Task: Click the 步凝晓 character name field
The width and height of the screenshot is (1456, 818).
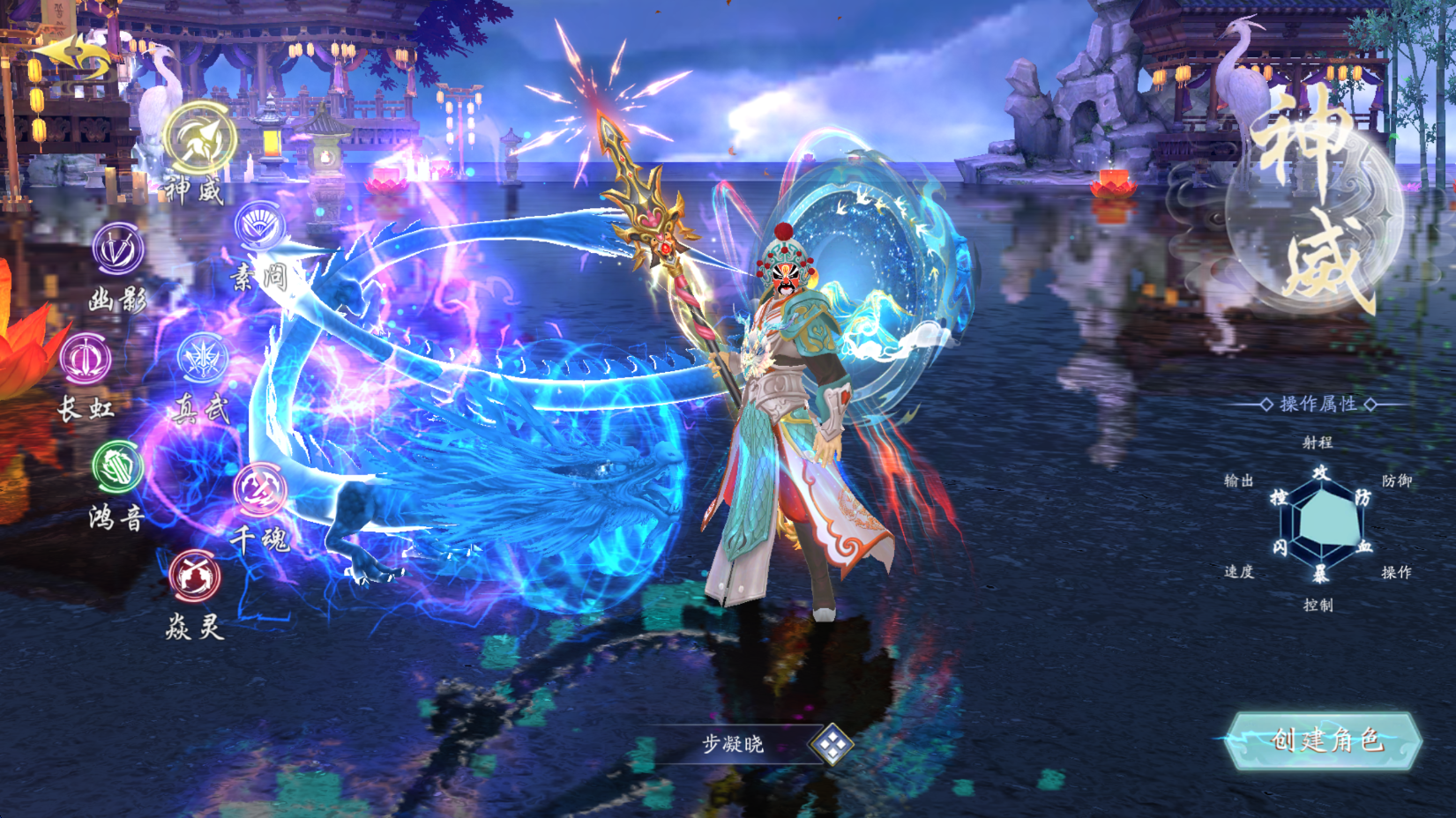Action: tap(732, 745)
